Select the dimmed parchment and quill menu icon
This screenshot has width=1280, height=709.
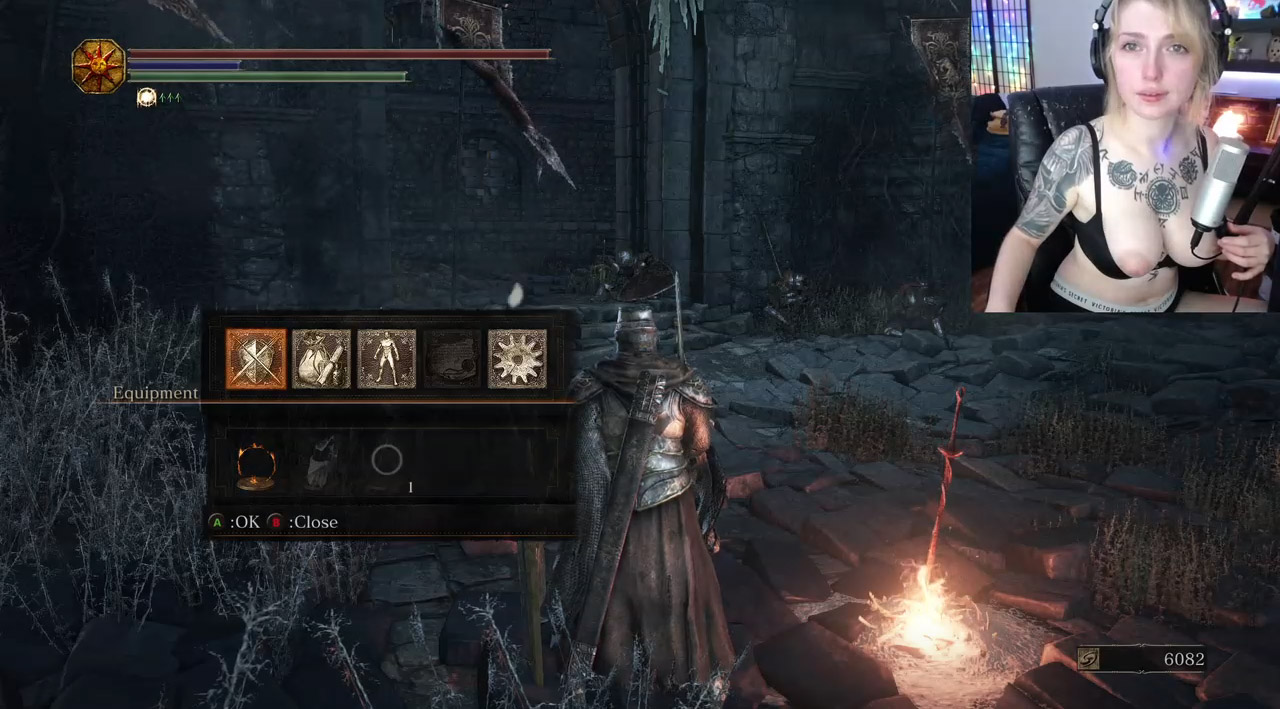pyautogui.click(x=452, y=359)
